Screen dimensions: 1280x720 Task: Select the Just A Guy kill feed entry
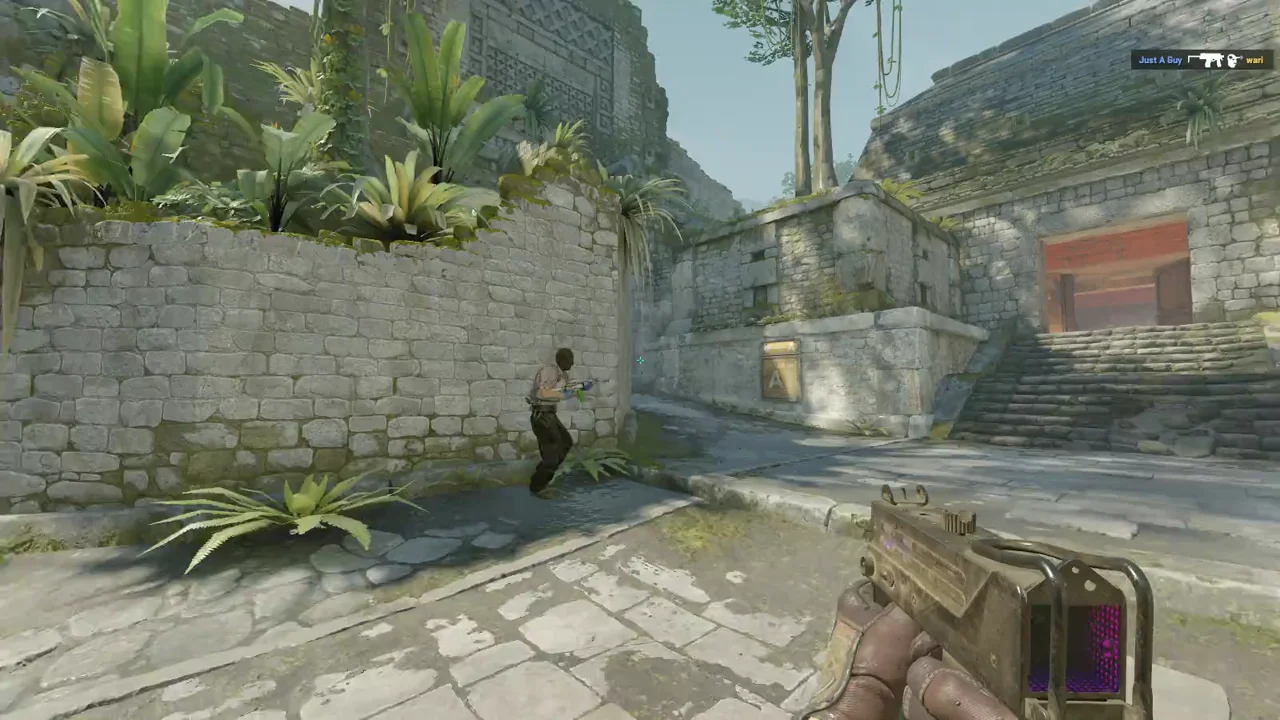[x=1201, y=60]
